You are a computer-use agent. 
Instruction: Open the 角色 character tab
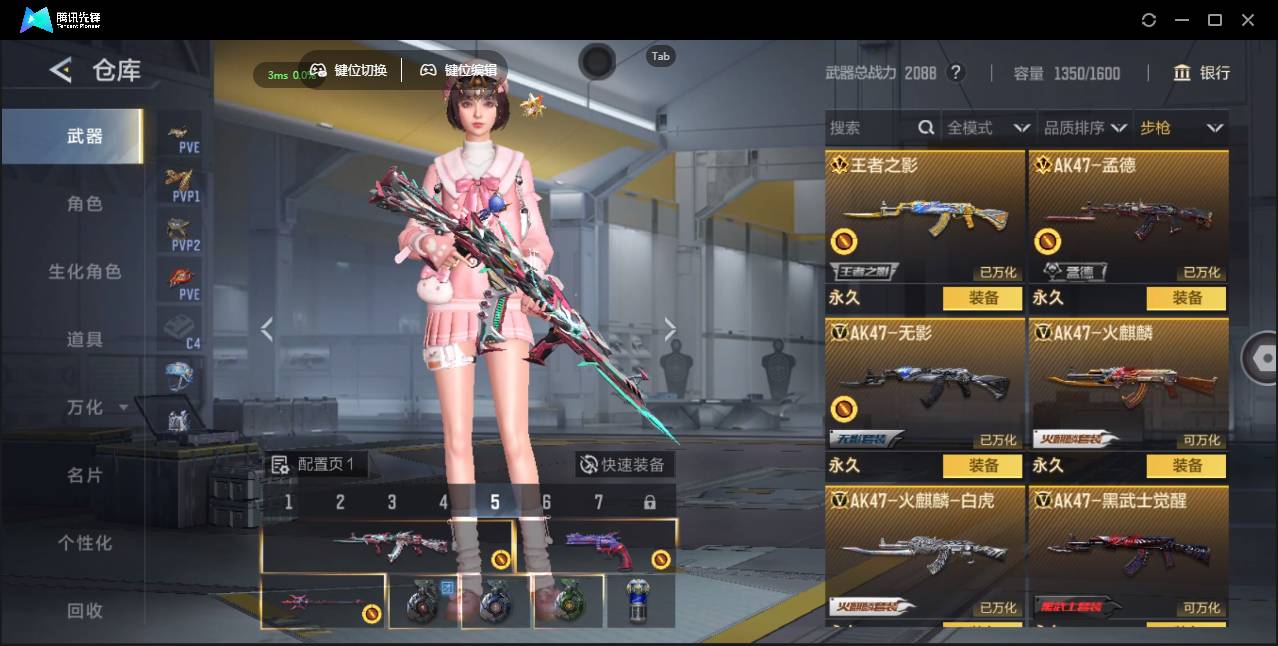click(x=85, y=204)
